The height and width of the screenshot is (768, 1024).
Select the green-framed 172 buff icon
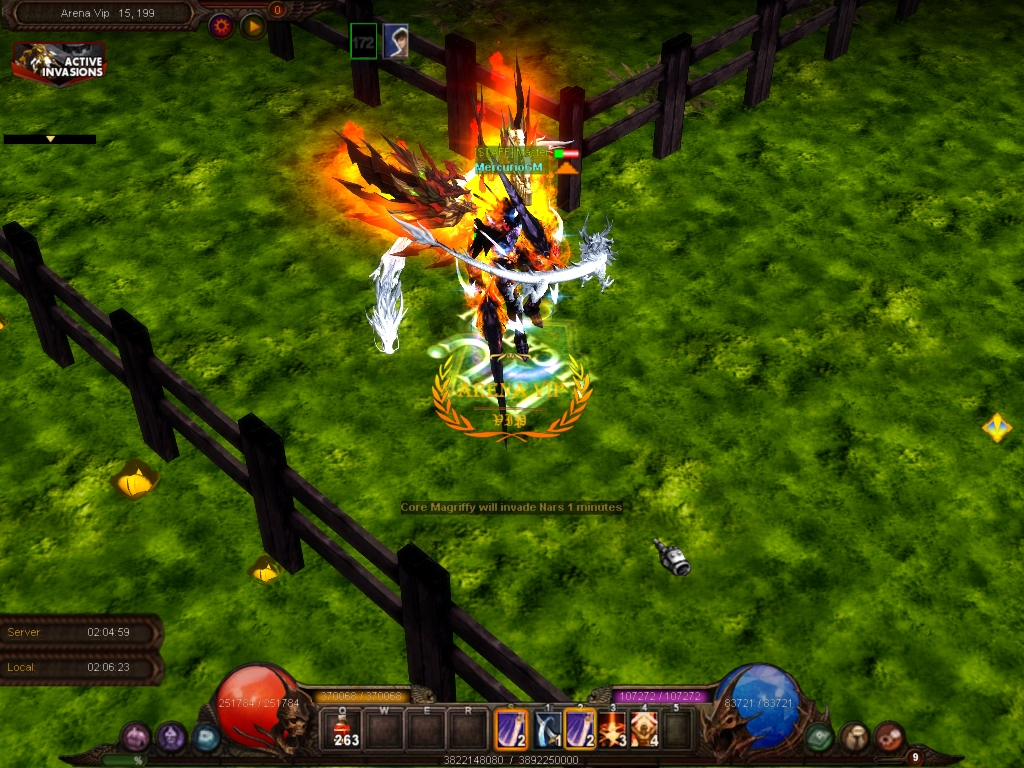(x=364, y=41)
